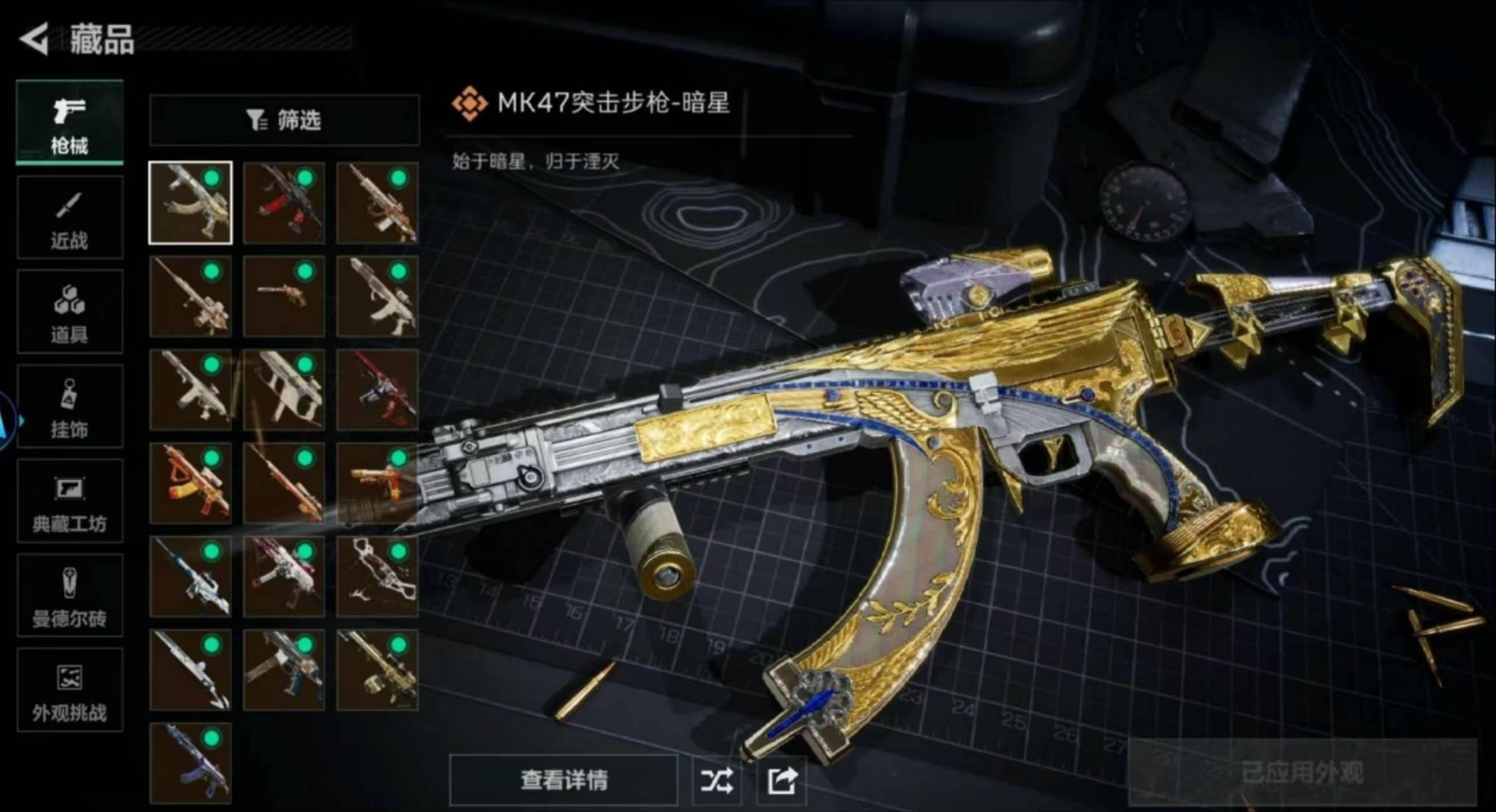1496x812 pixels.
Task: Select the small golden pistol skin thumbnail
Action: [284, 296]
